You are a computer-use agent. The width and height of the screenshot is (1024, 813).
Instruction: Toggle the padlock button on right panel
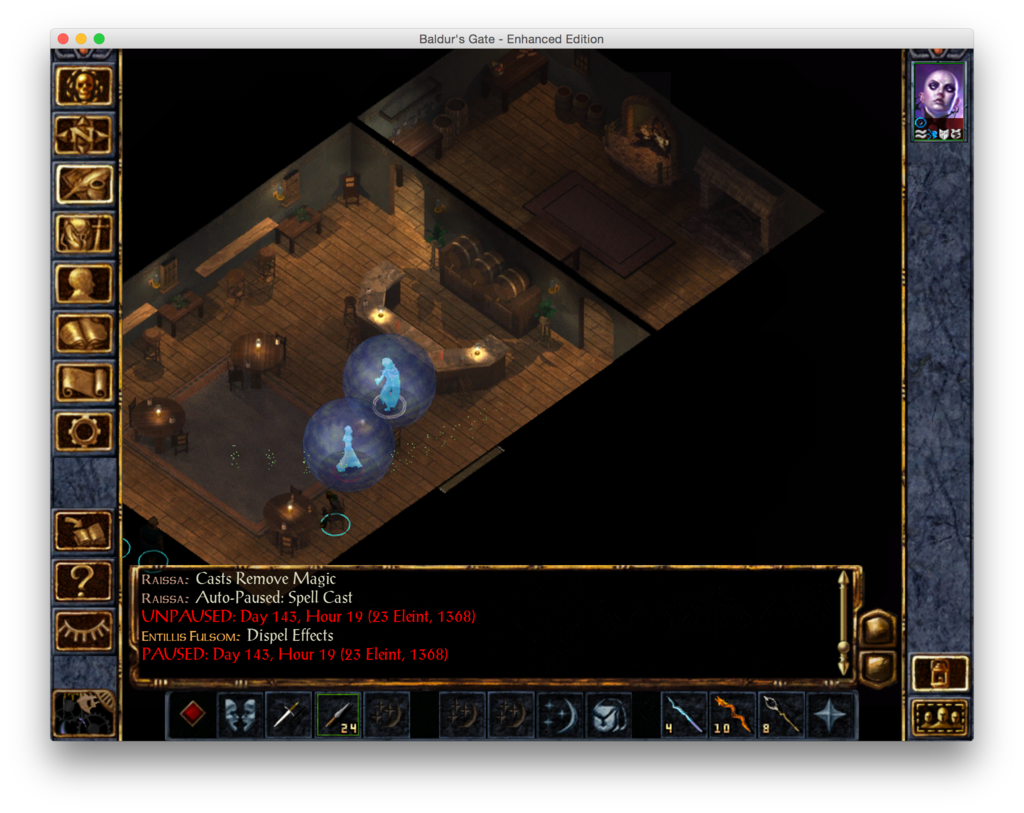coord(940,673)
